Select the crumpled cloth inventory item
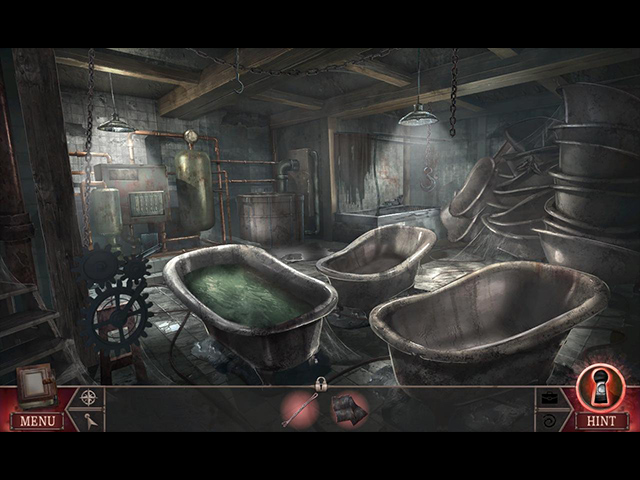Screen dimensions: 640x480 349,409
